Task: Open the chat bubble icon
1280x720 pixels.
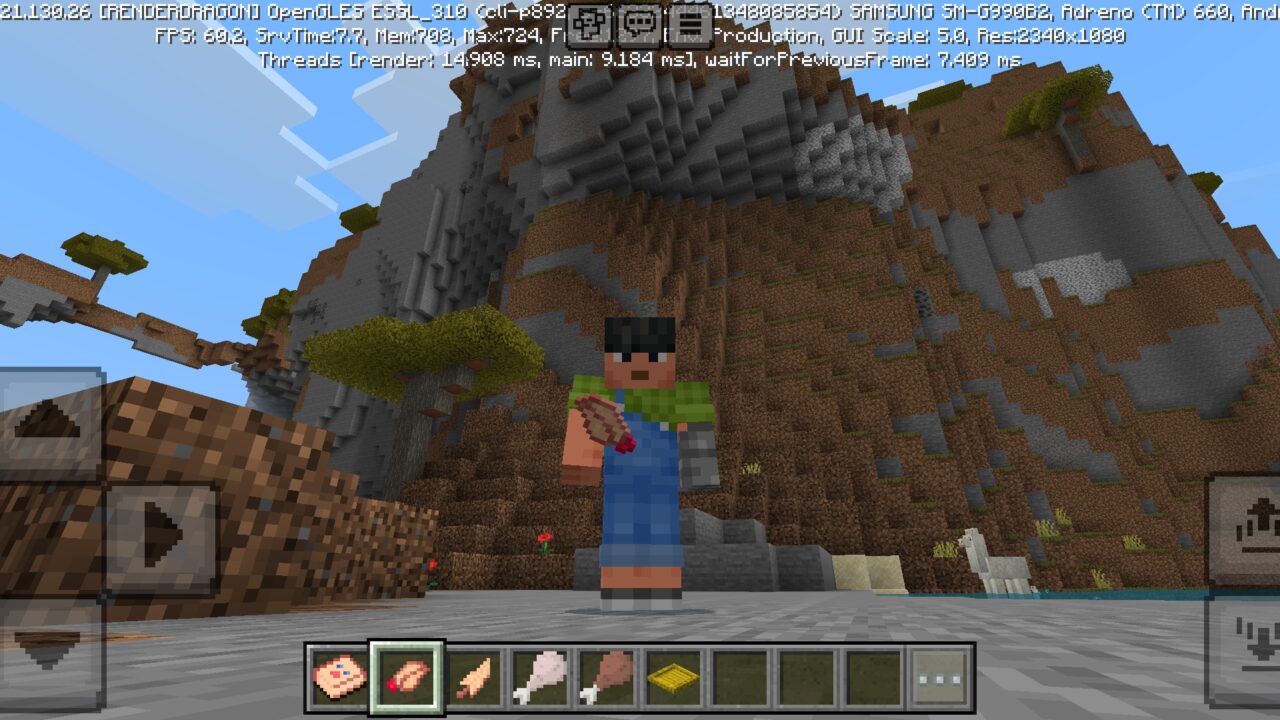Action: 636,22
